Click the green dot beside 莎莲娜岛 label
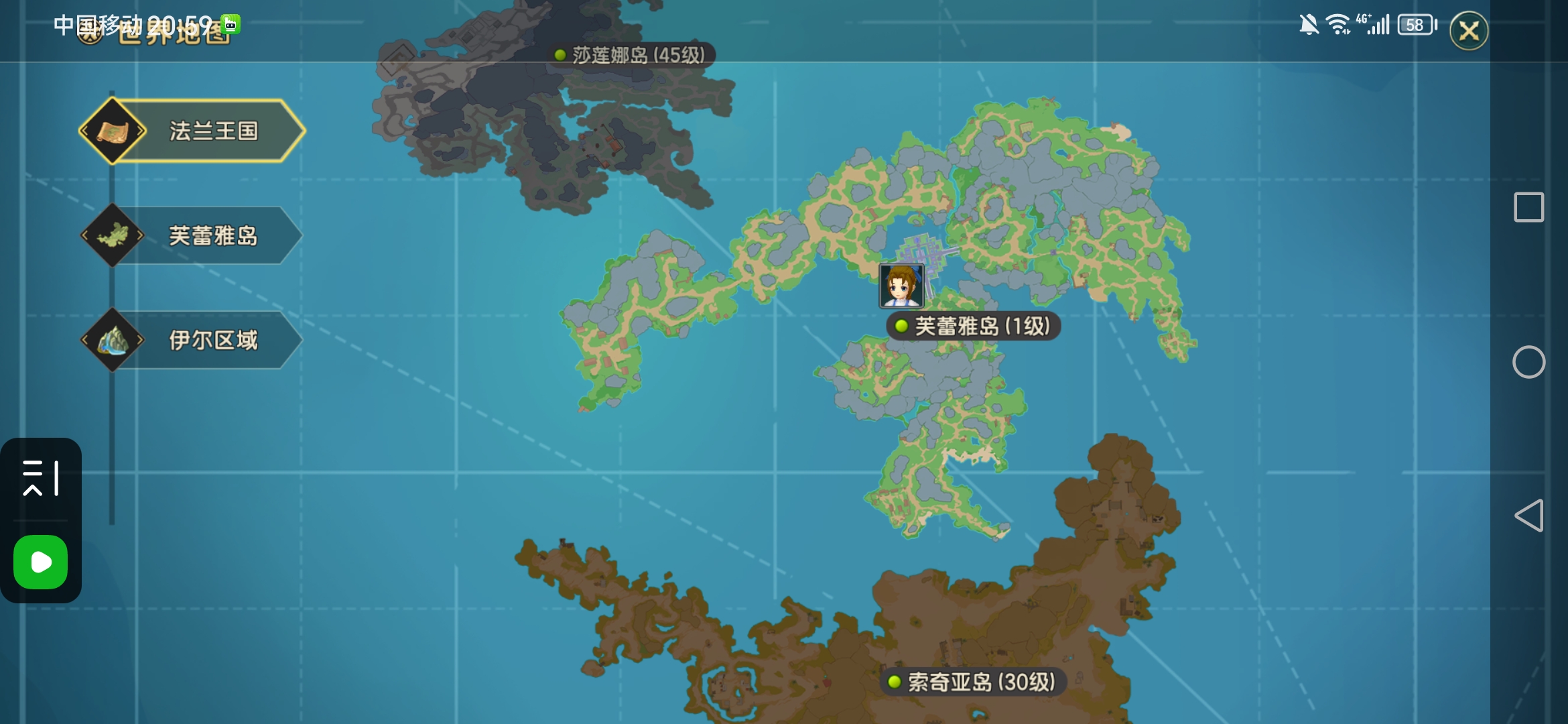 [560, 55]
